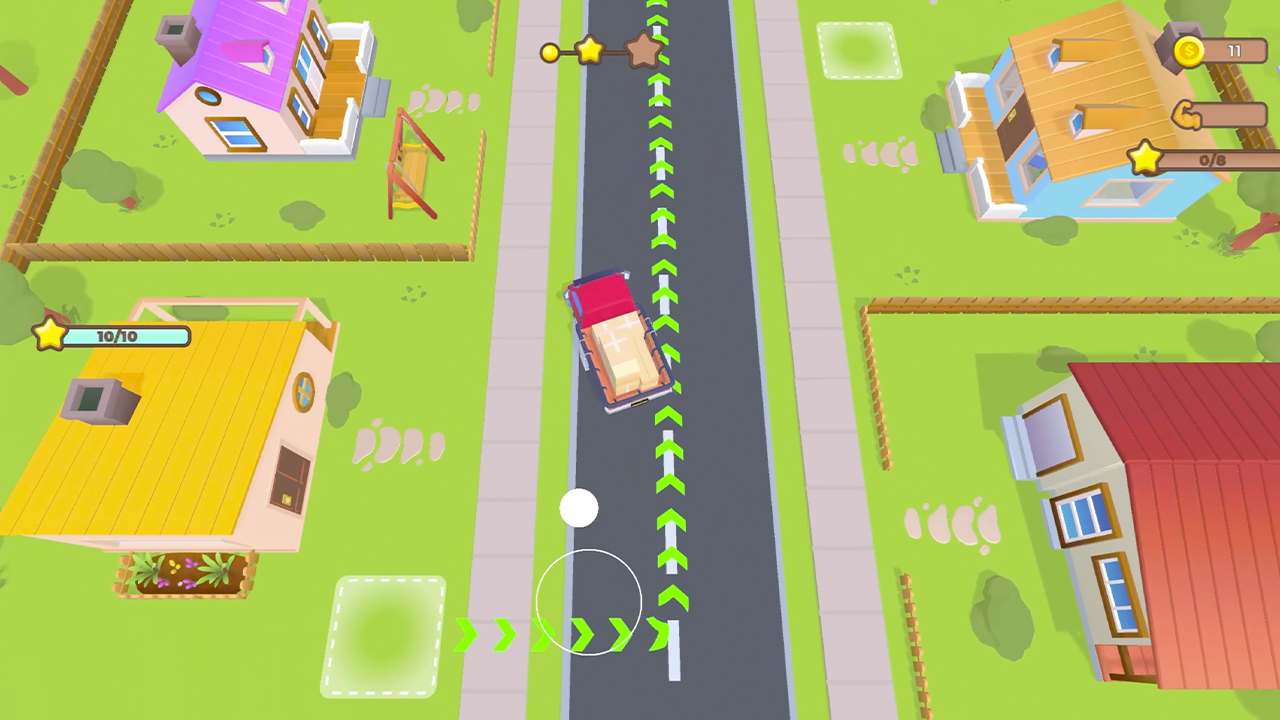Tap the dashed placement square beside the orange house

[858, 50]
